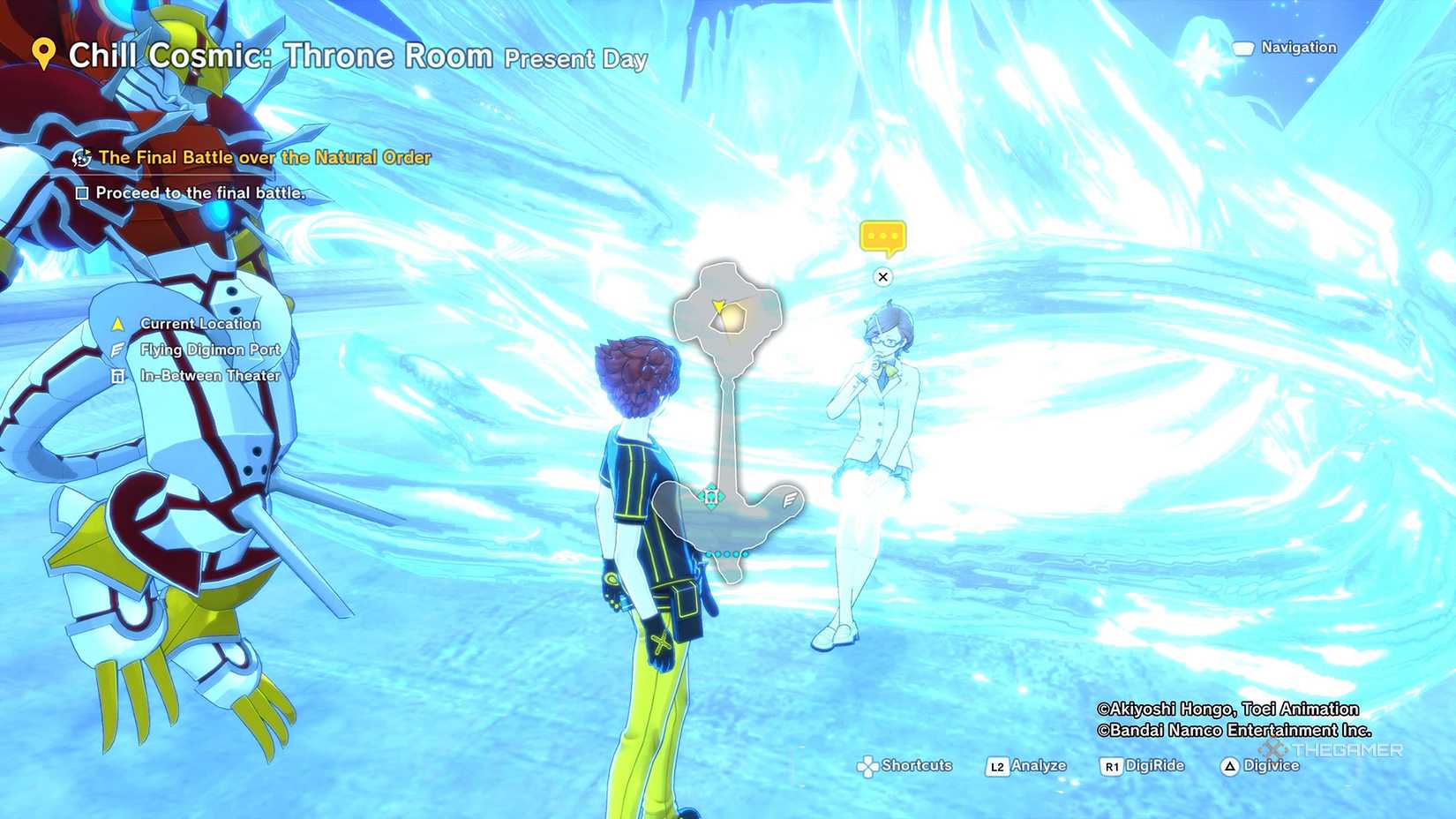Click the Shortcuts d-pad icon in bottom bar
Viewport: 1456px width, 819px height.
point(869,766)
